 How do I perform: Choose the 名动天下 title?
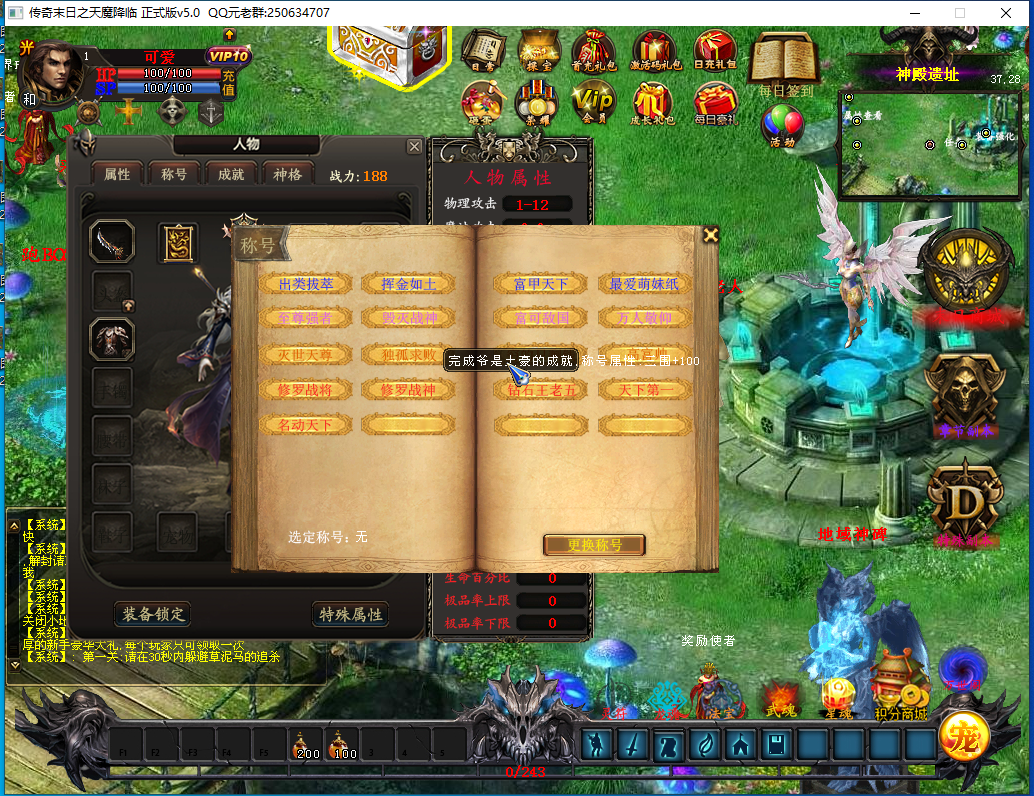[x=306, y=425]
